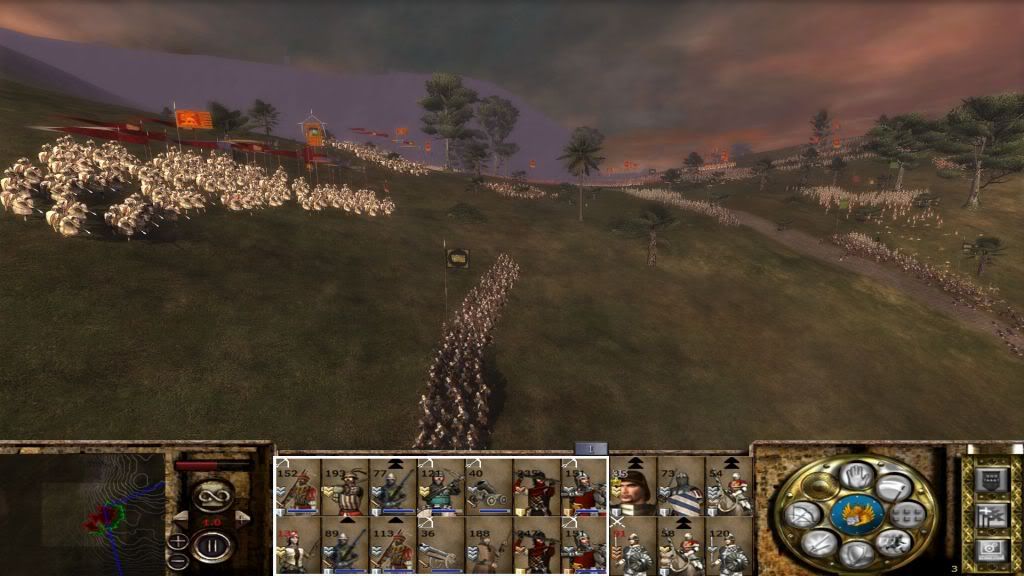Image resolution: width=1024 pixels, height=576 pixels.
Task: Zoom out the minimap with the minus button
Action: [177, 561]
